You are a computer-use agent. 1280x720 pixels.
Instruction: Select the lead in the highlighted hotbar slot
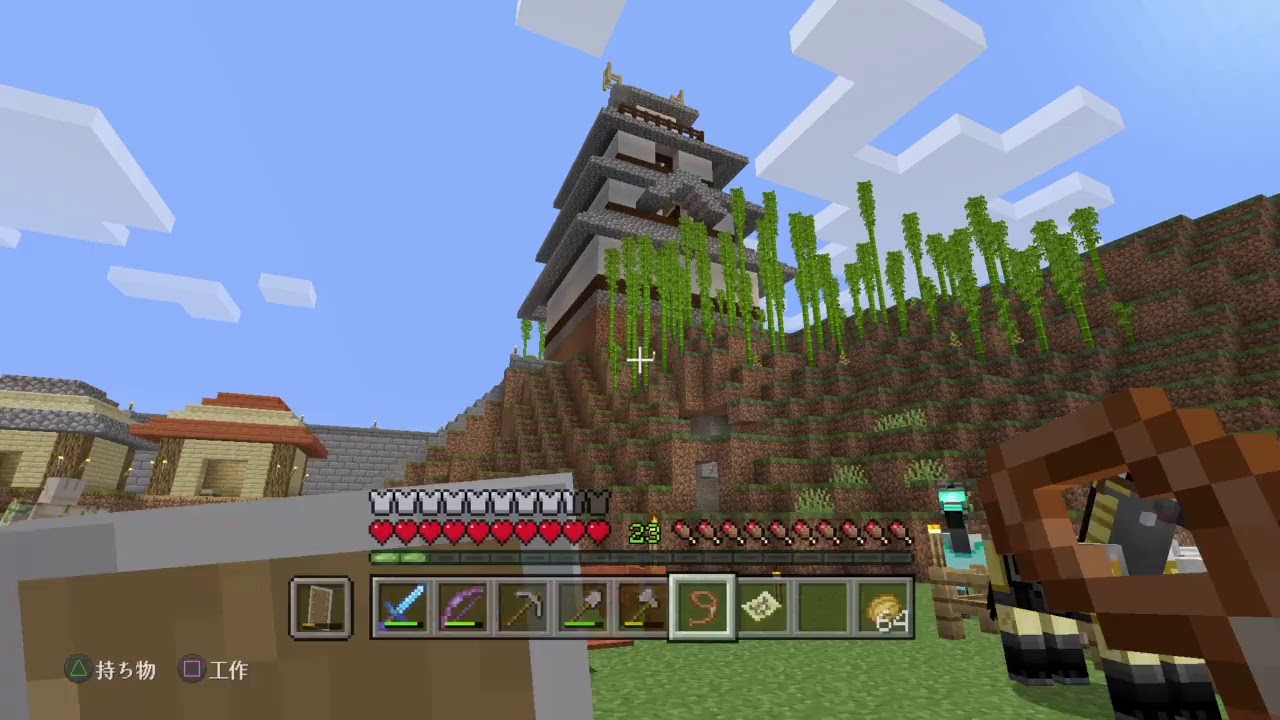click(x=700, y=605)
